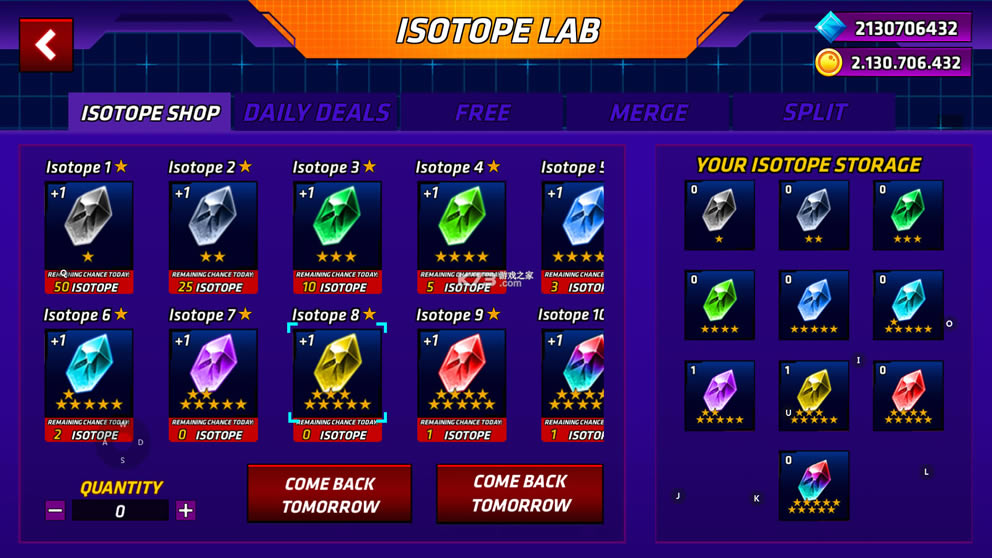Image resolution: width=992 pixels, height=558 pixels.
Task: Increase quantity with the plus button
Action: pyautogui.click(x=185, y=511)
